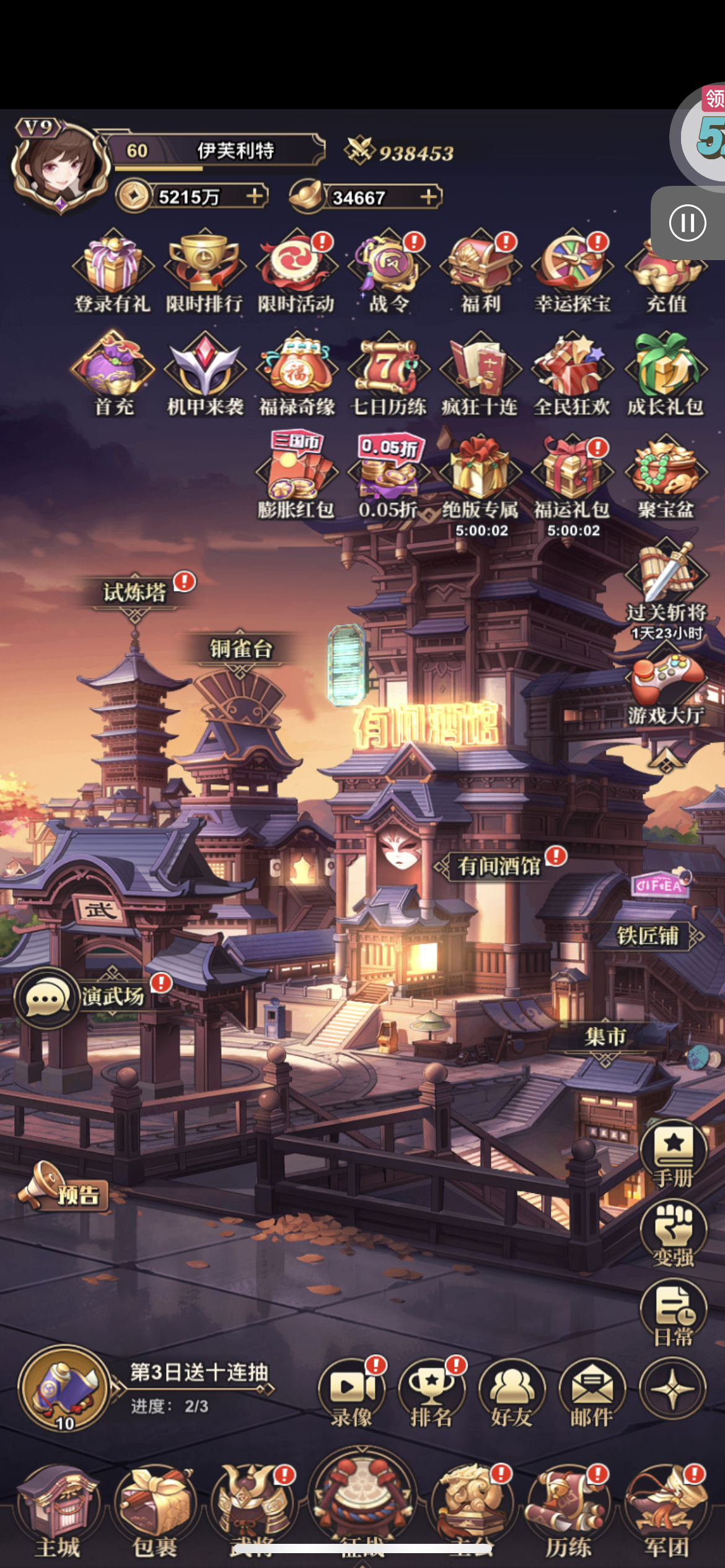Open the 聚宝盆 treasure bowl
725x1568 pixels.
[x=666, y=476]
